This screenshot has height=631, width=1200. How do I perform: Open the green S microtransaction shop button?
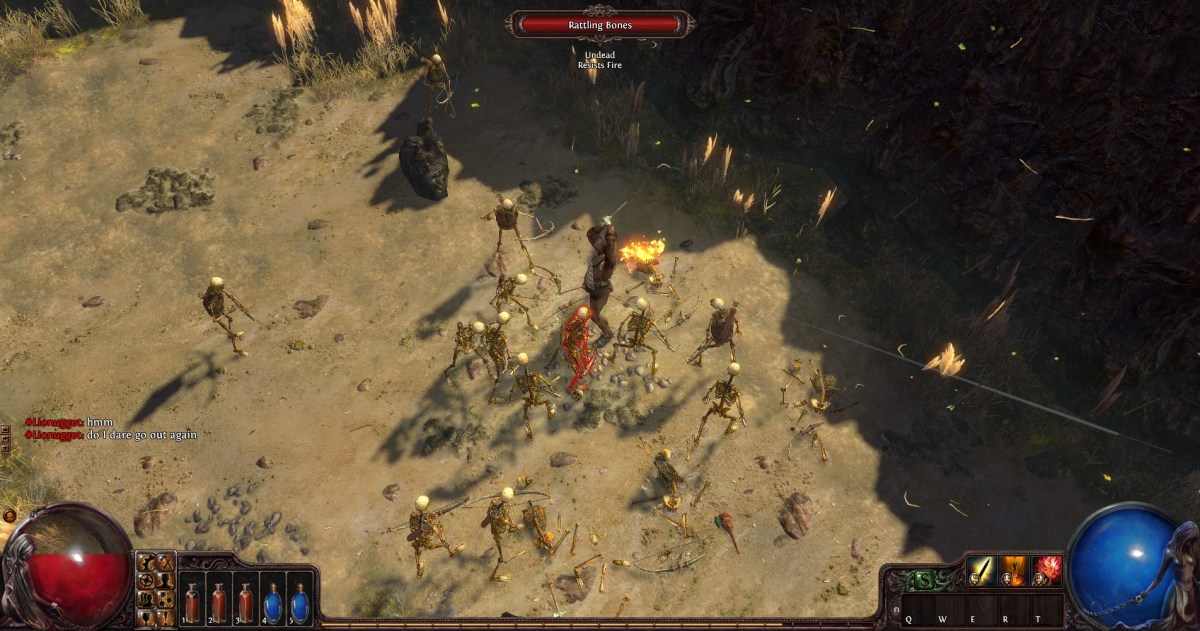(x=925, y=579)
